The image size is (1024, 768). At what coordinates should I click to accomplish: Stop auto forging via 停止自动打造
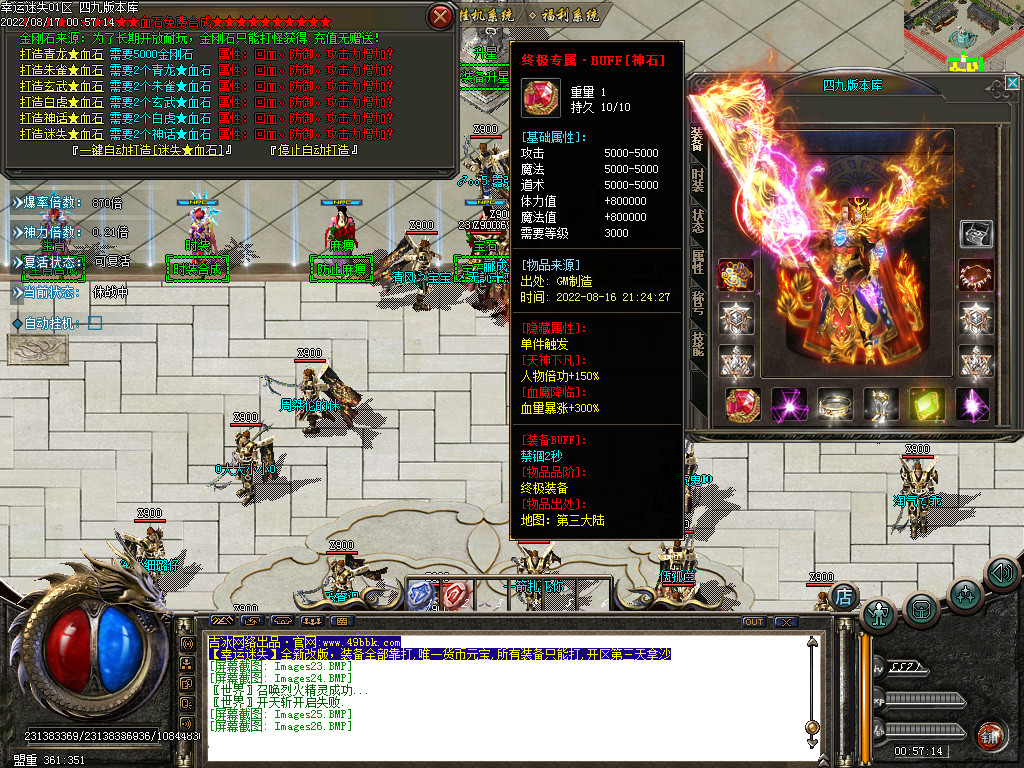pyautogui.click(x=313, y=150)
